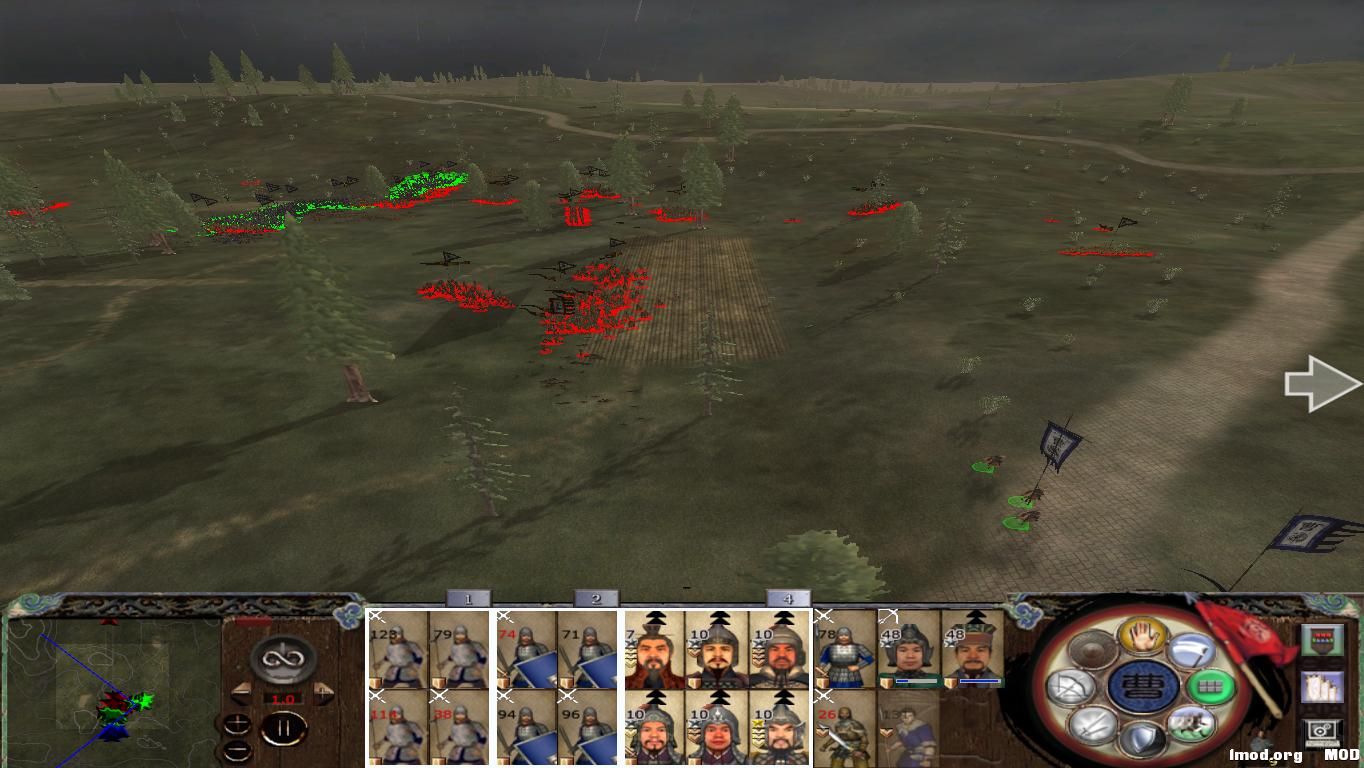
Task: Increase game speed with the right arrow
Action: (x=322, y=693)
